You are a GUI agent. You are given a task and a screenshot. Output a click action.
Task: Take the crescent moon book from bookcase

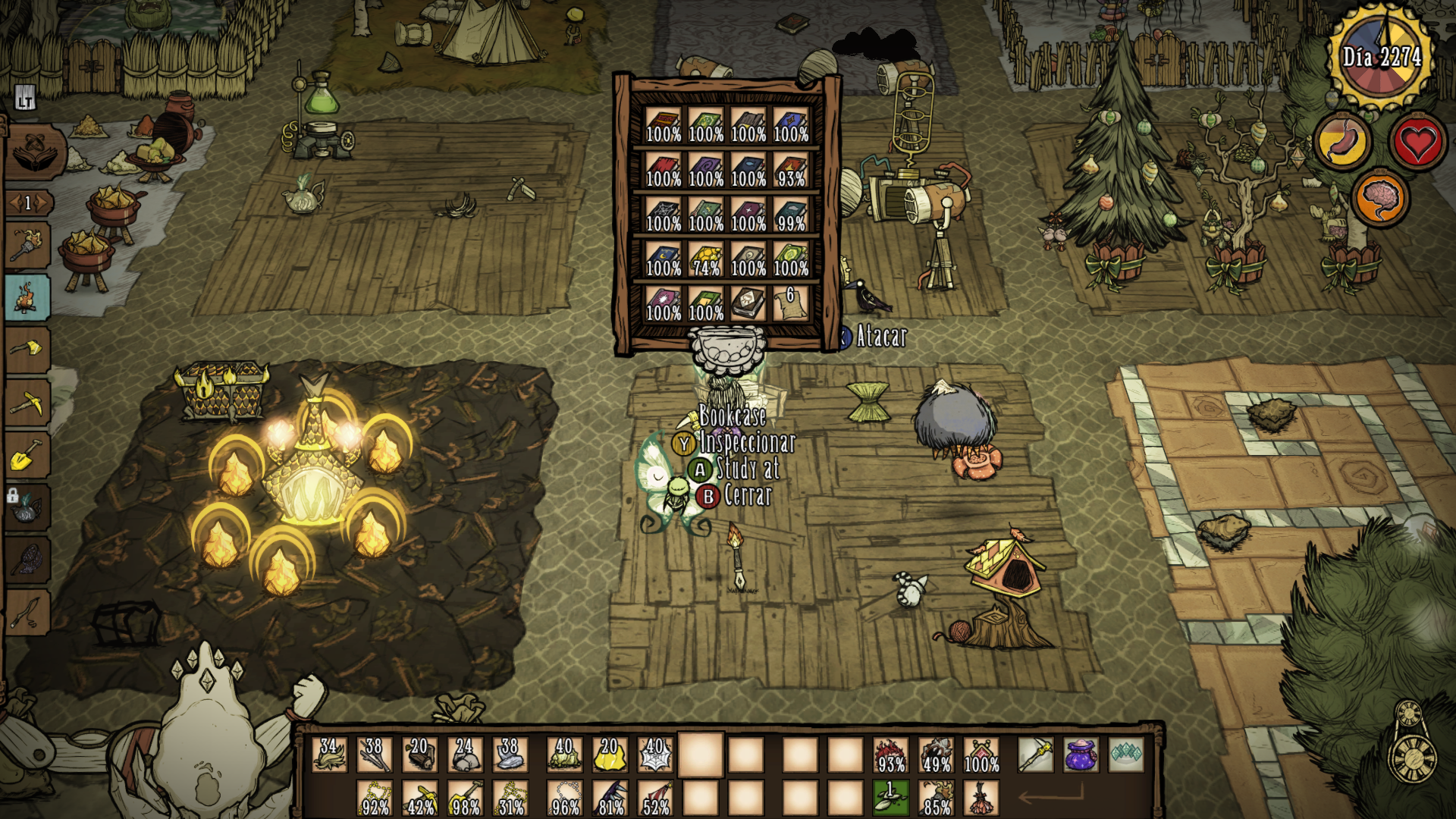[663, 260]
